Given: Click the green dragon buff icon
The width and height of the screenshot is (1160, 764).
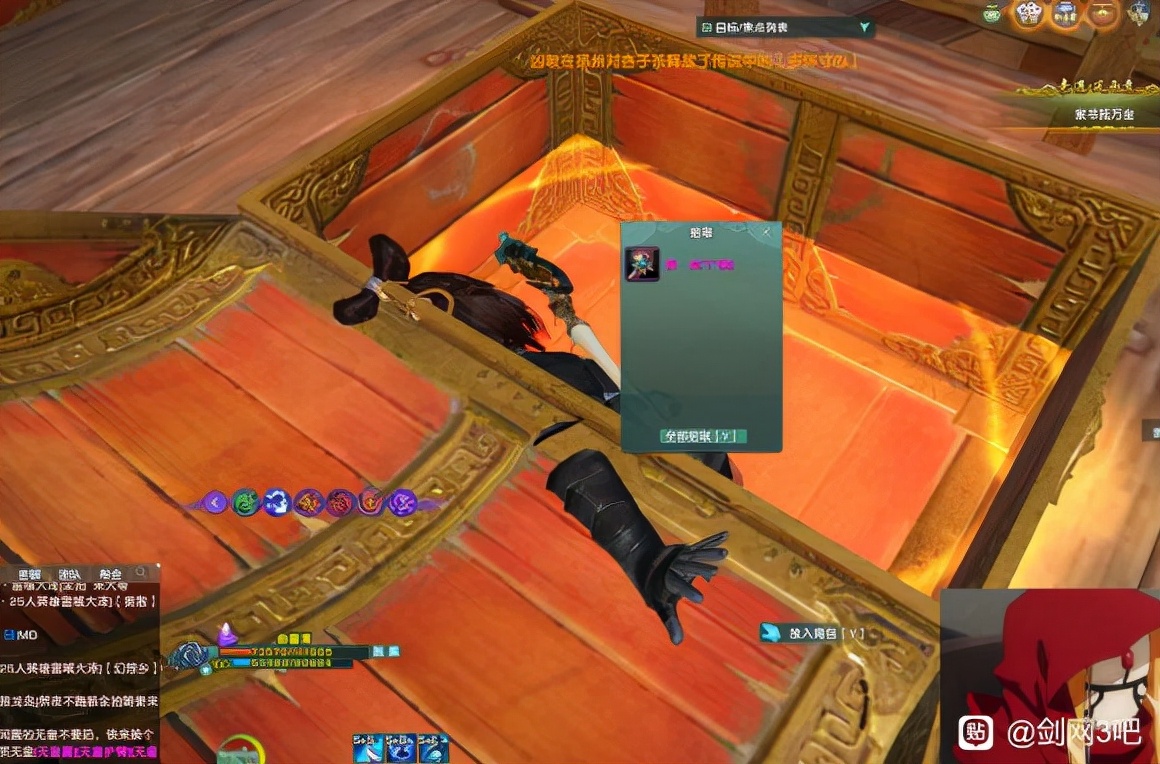Looking at the screenshot, I should pyautogui.click(x=245, y=502).
